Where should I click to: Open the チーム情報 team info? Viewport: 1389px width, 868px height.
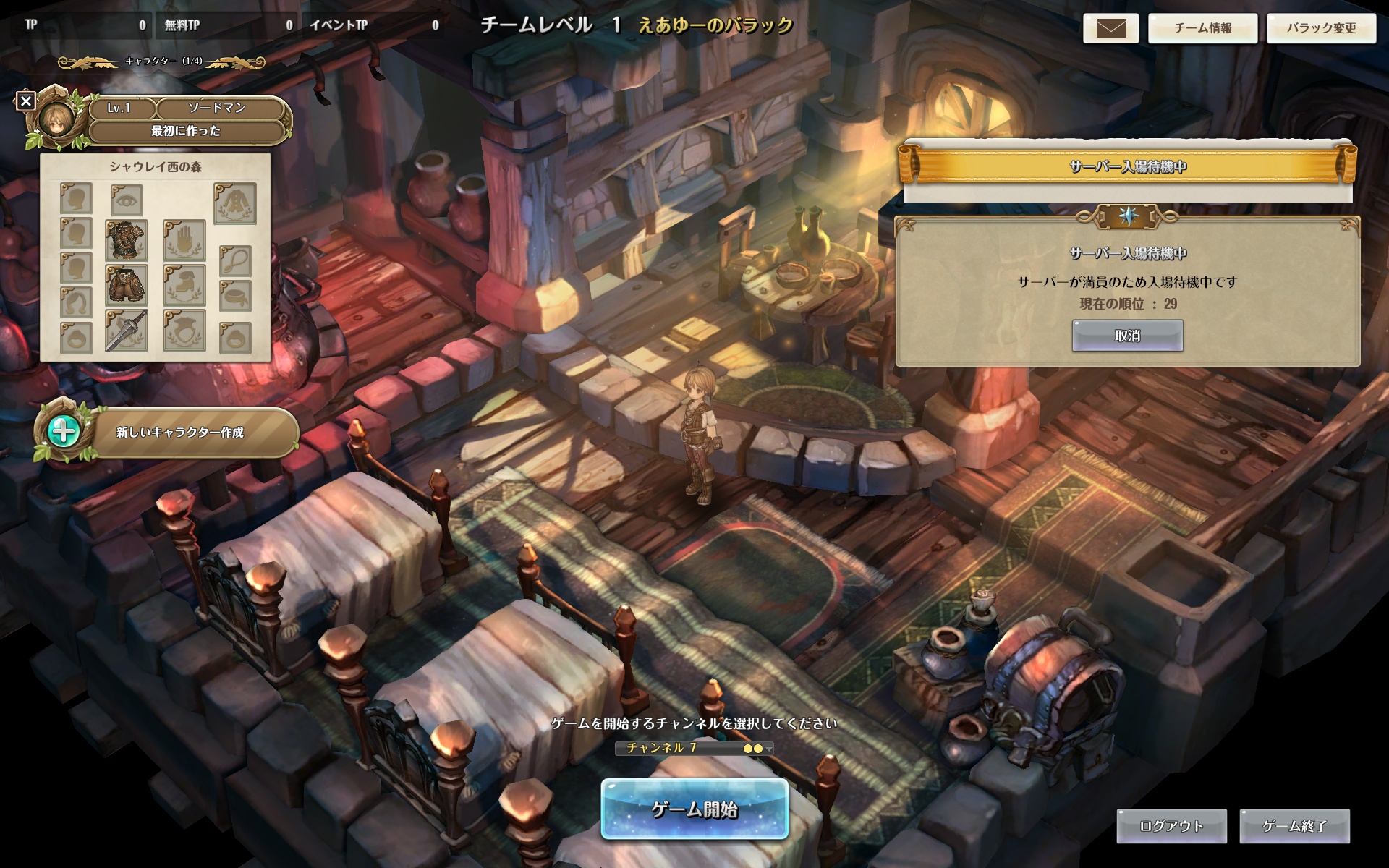click(1202, 28)
